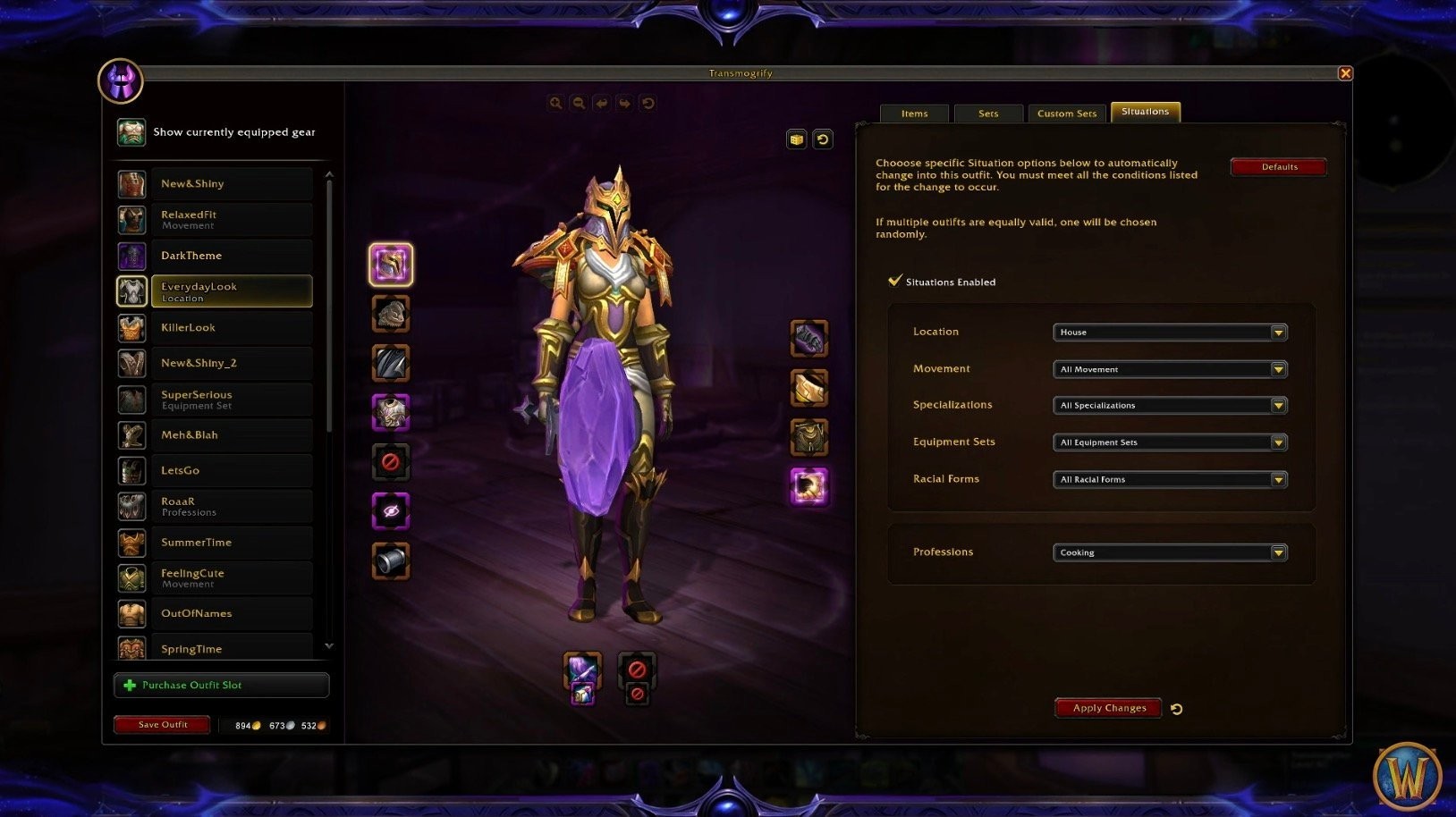Open the Equipment Sets dropdown
Screen dimensions: 1456x817
click(1169, 442)
